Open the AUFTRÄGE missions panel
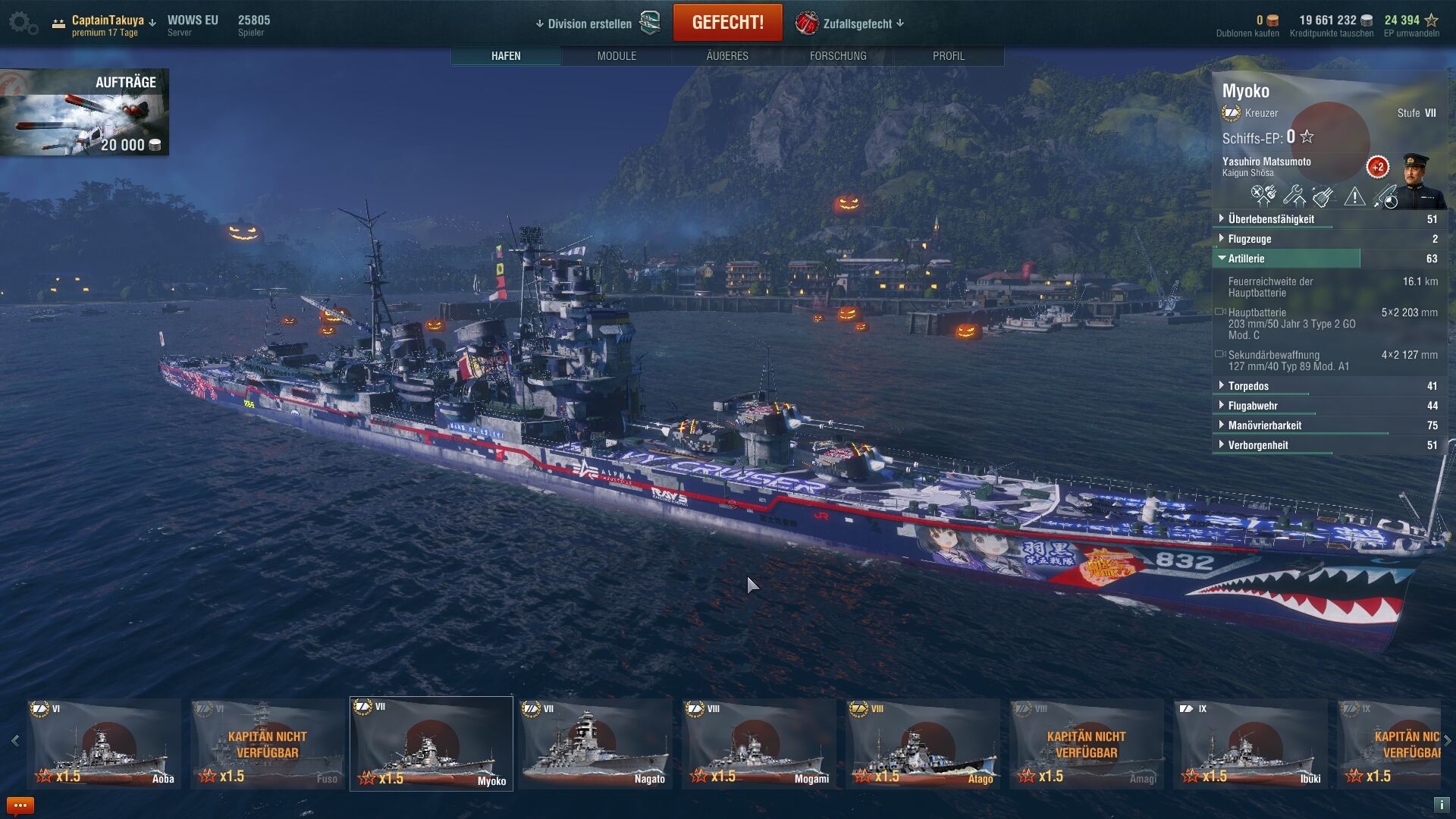 click(x=85, y=112)
